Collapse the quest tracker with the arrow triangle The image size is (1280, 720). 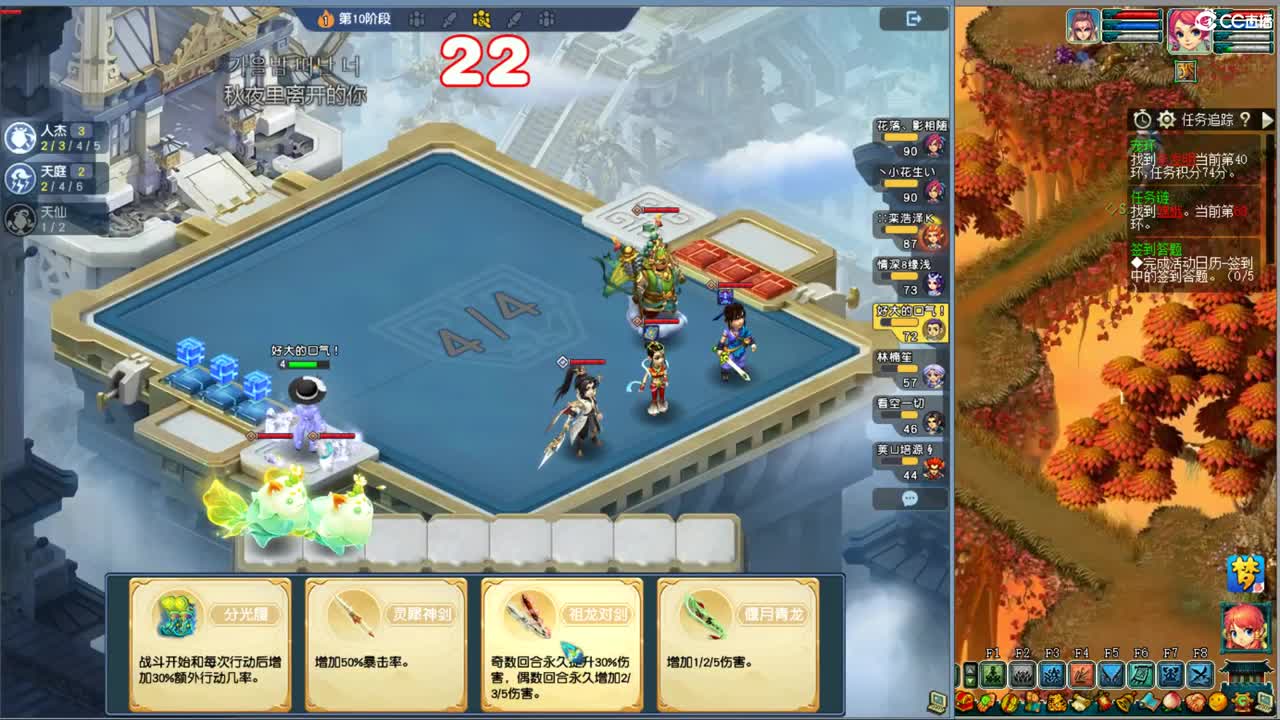click(x=1267, y=121)
